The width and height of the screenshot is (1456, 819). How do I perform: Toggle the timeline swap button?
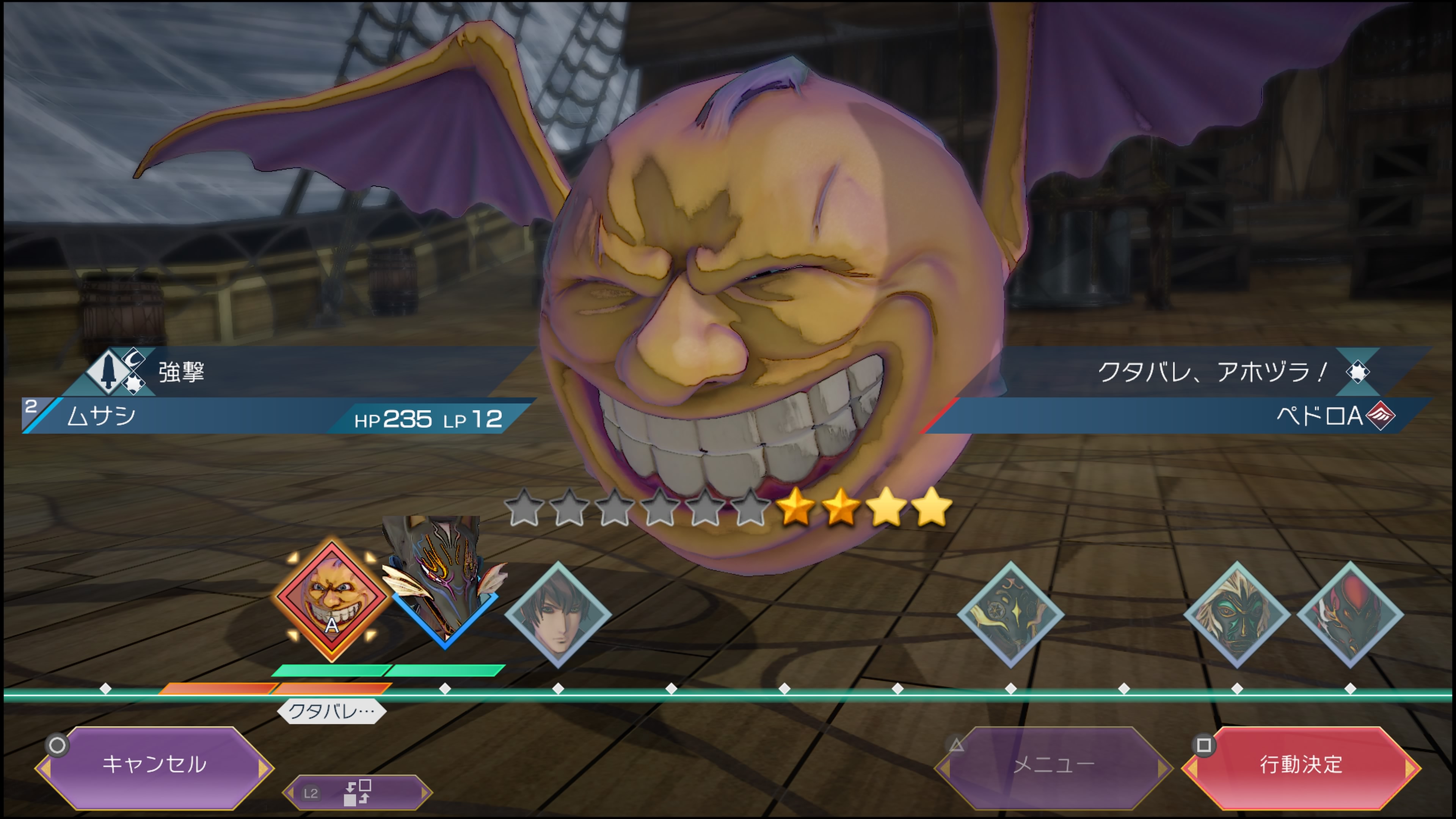pyautogui.click(x=357, y=792)
